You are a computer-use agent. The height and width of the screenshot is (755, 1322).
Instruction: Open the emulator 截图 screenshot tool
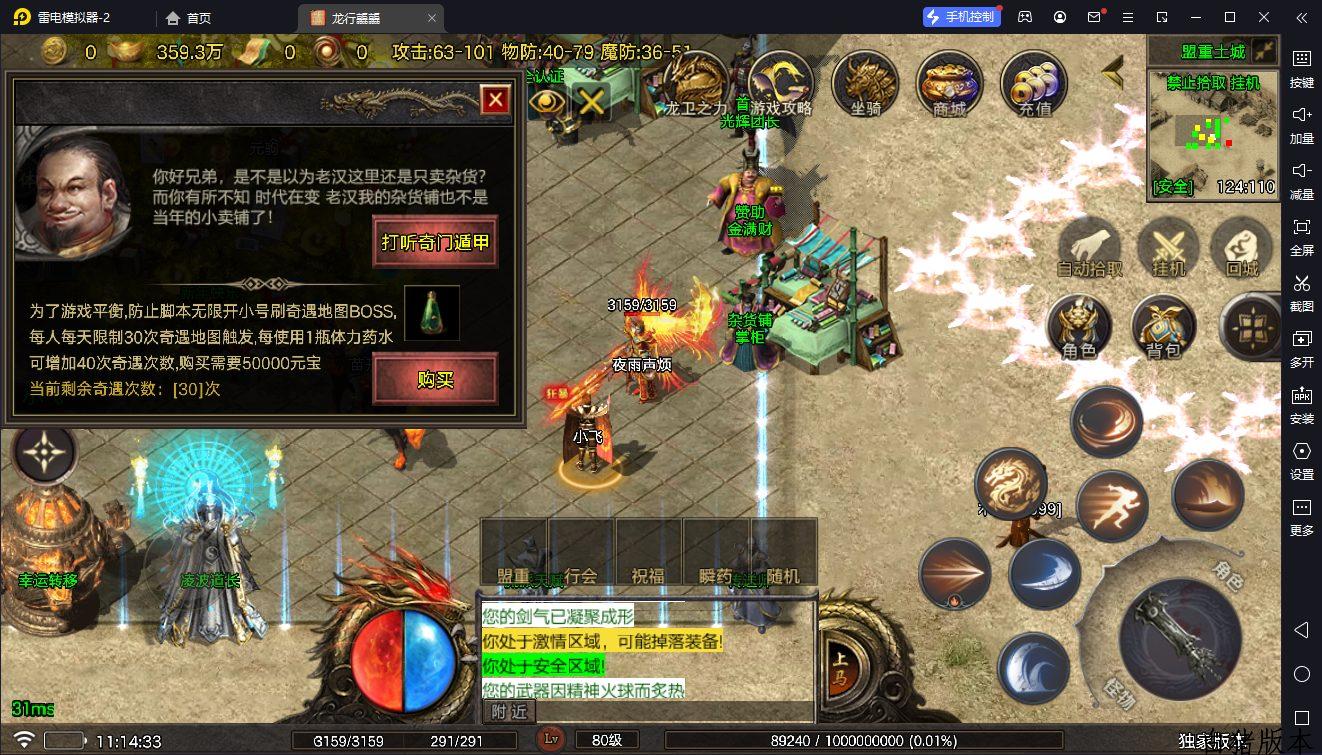coord(1301,291)
